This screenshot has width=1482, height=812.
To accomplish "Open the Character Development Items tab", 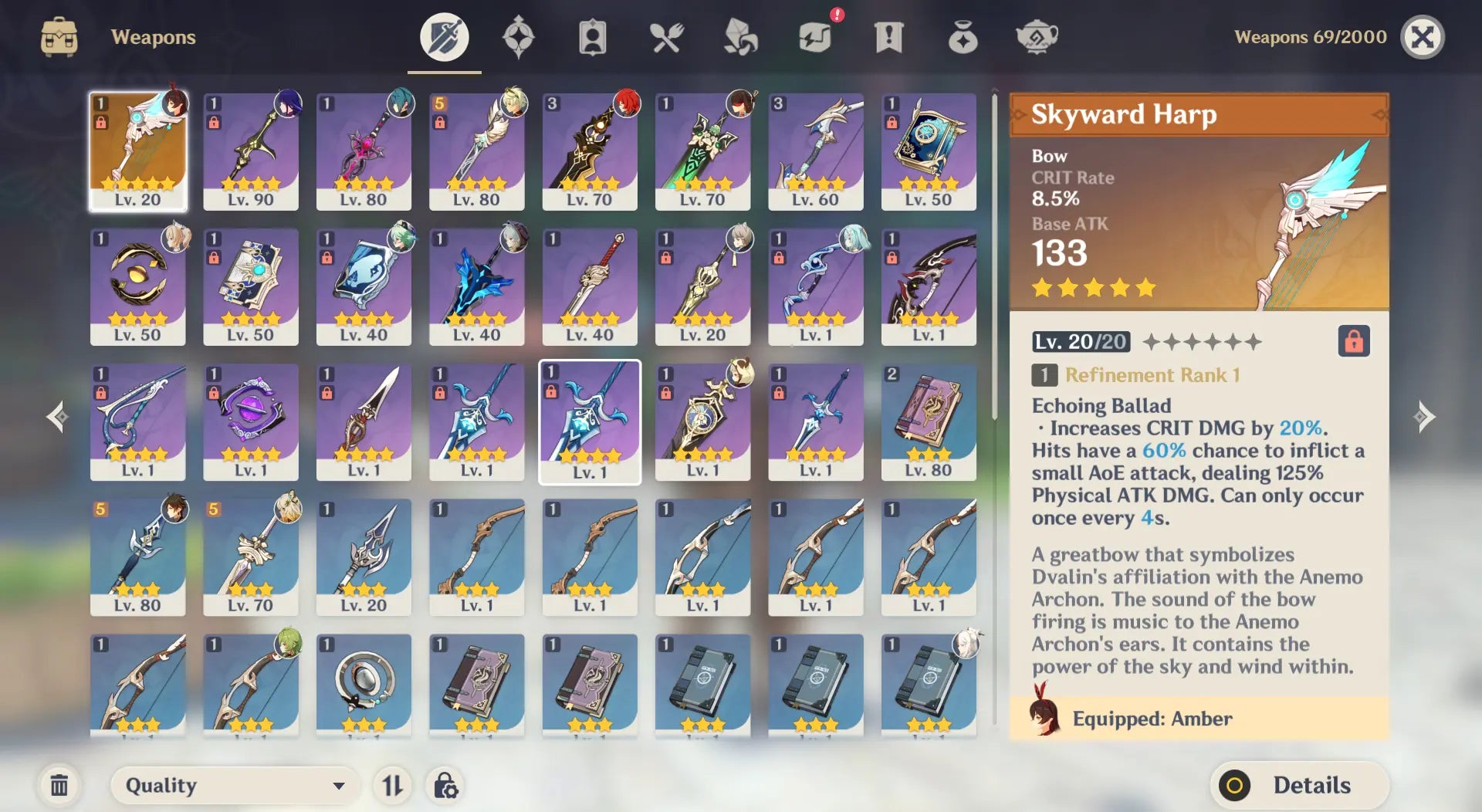I will point(592,37).
